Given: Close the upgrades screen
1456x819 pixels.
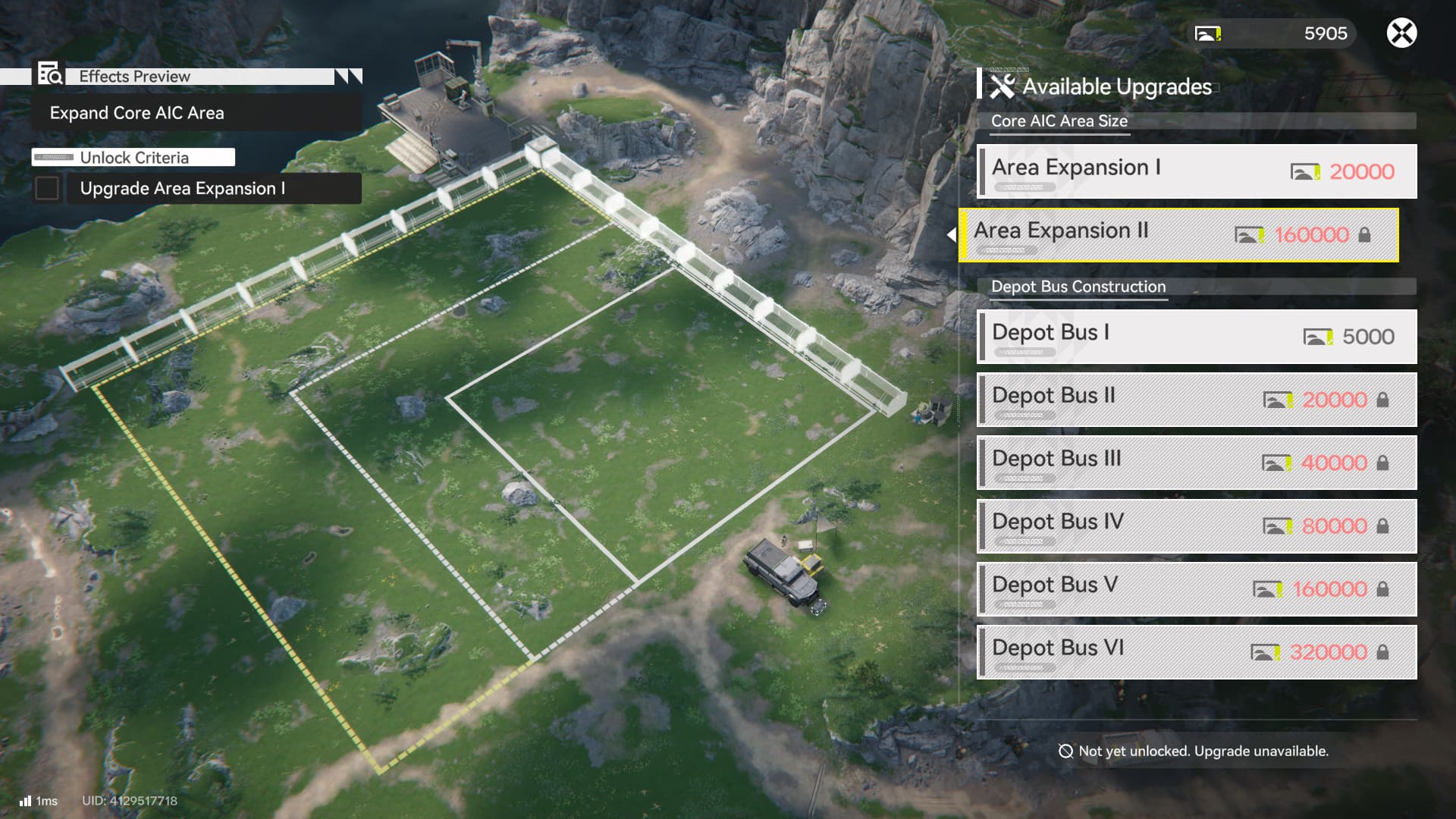Looking at the screenshot, I should pos(1401,33).
